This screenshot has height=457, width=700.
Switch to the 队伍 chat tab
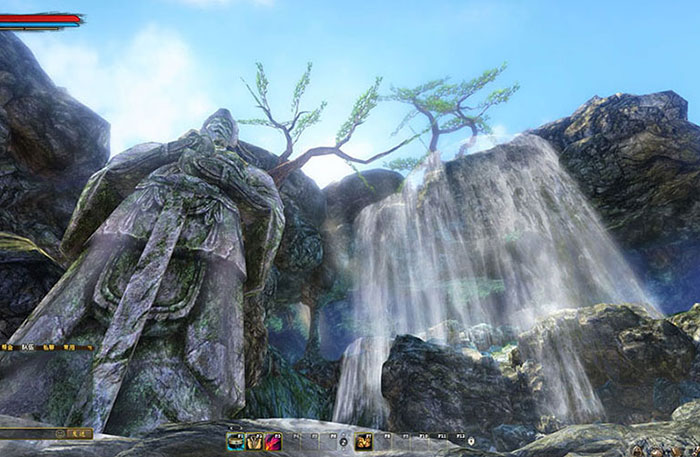[x=27, y=346]
